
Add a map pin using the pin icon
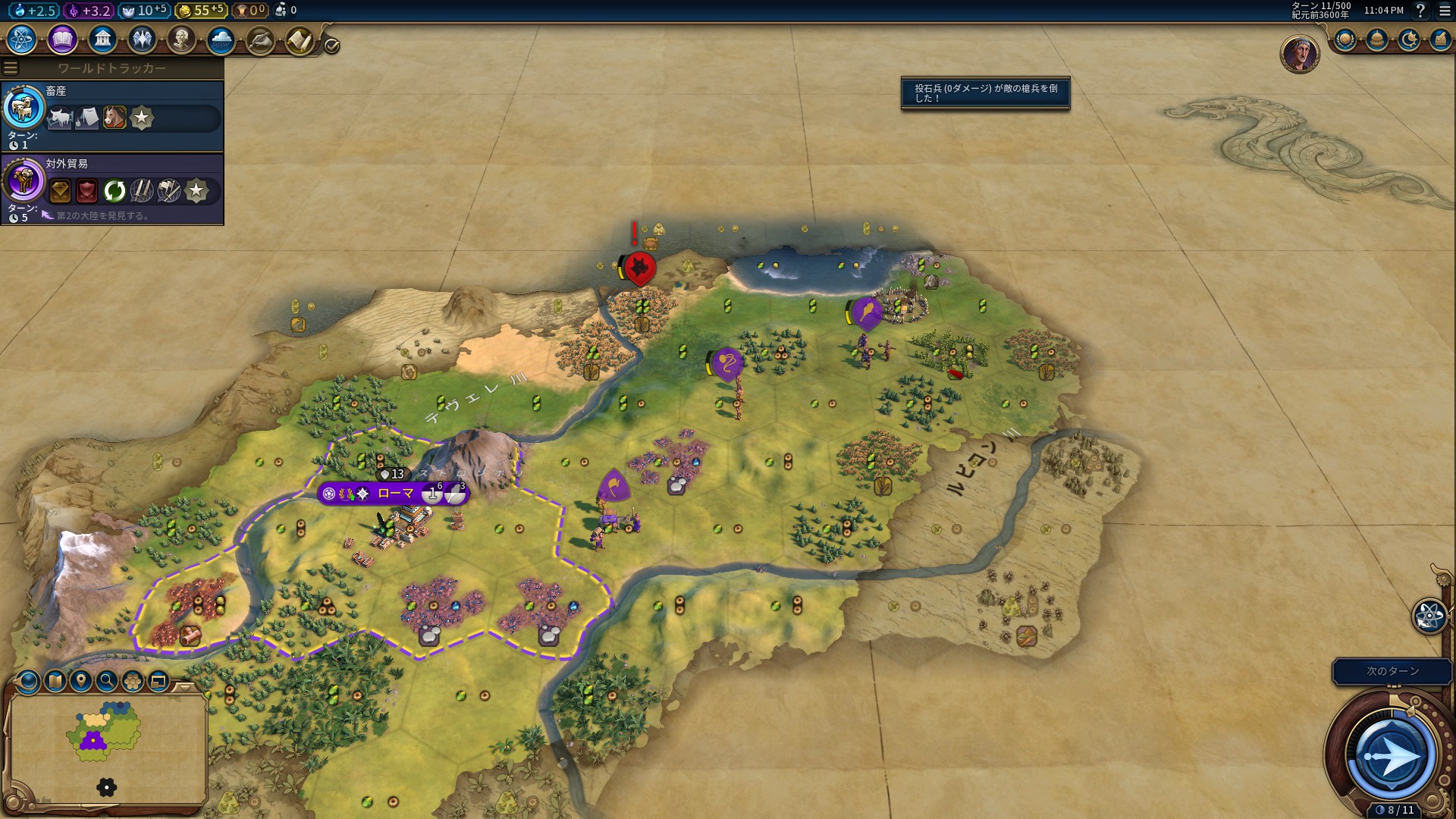point(80,681)
